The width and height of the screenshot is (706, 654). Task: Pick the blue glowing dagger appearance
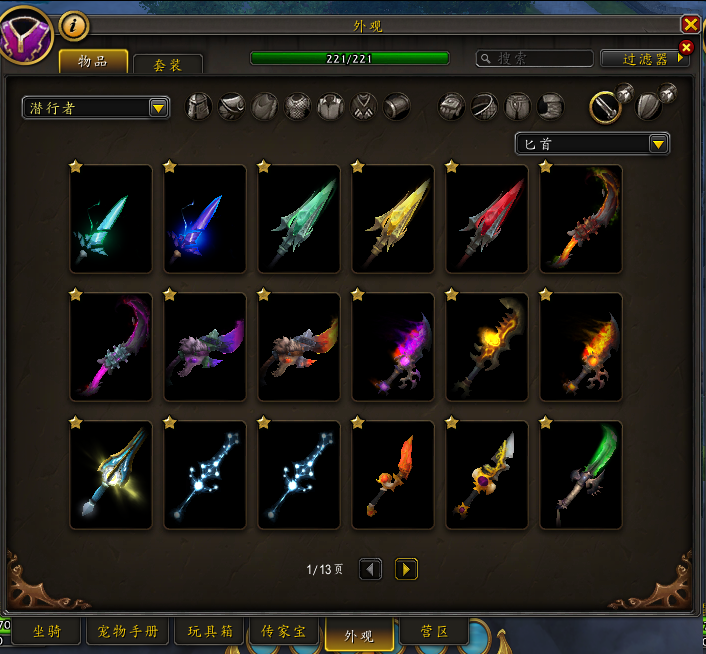(x=205, y=219)
